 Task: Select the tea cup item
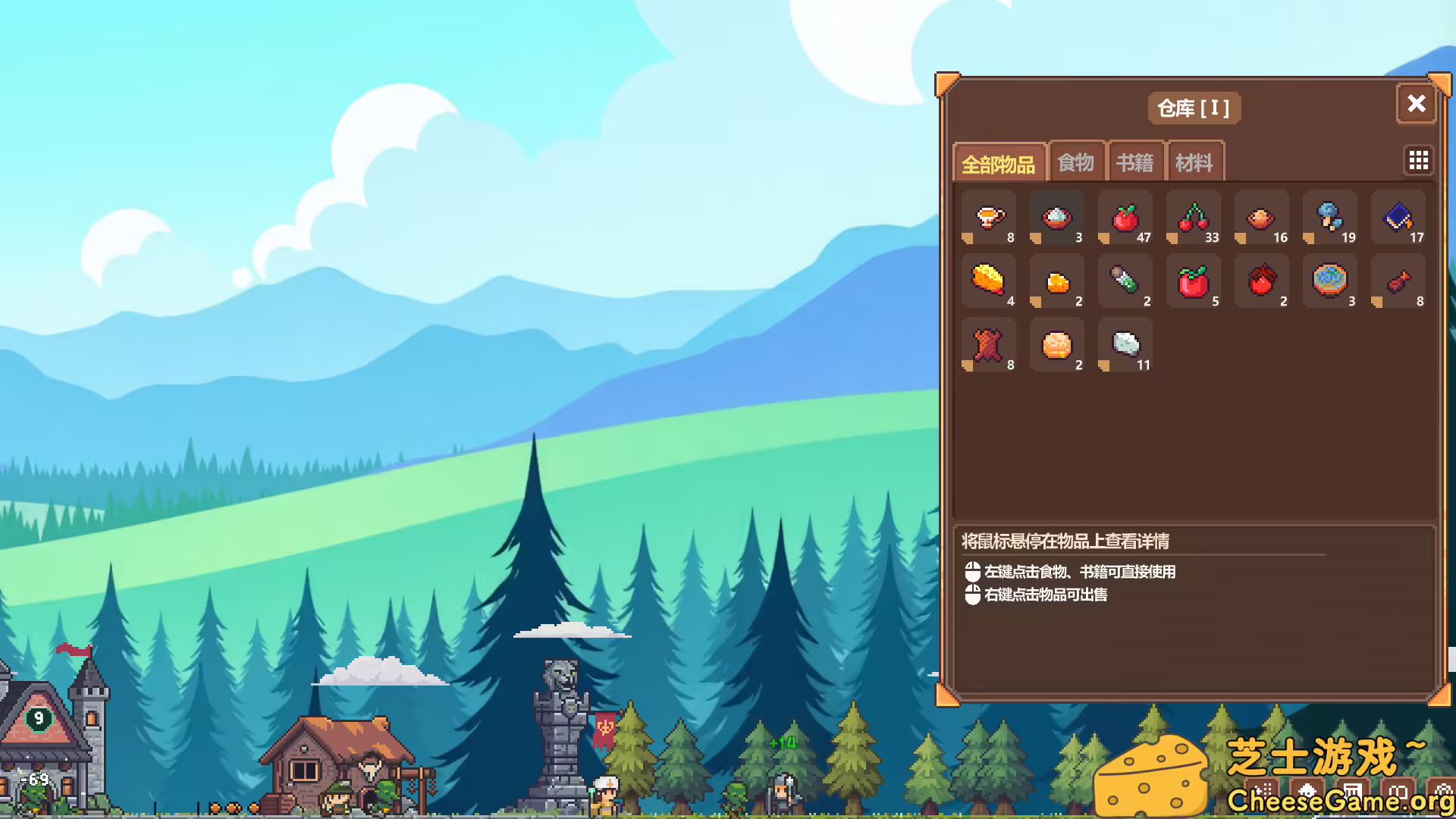coord(988,218)
